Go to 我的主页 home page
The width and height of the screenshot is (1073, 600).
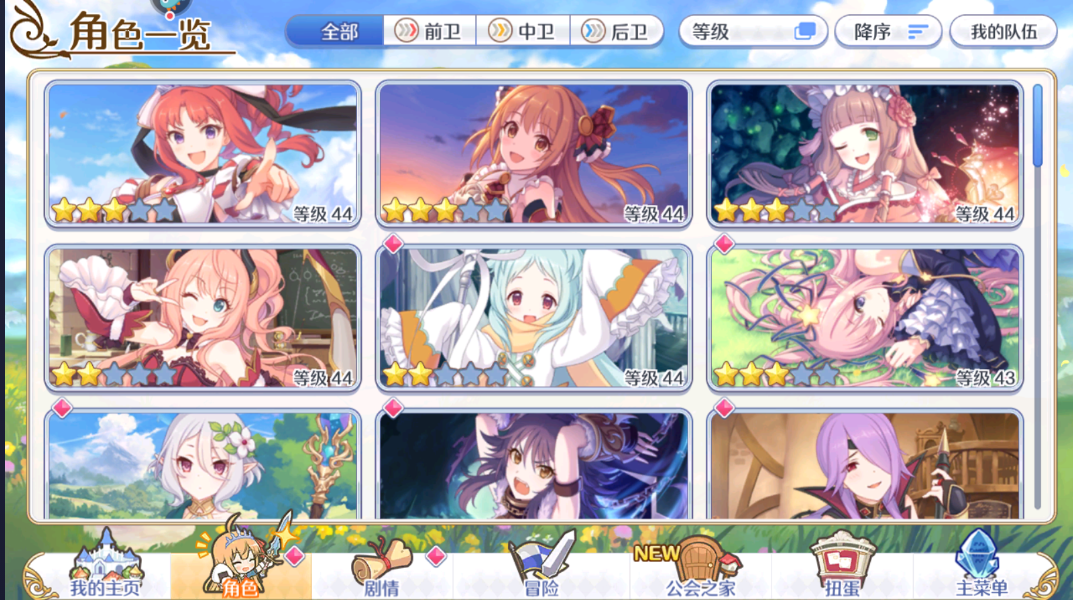pos(105,570)
